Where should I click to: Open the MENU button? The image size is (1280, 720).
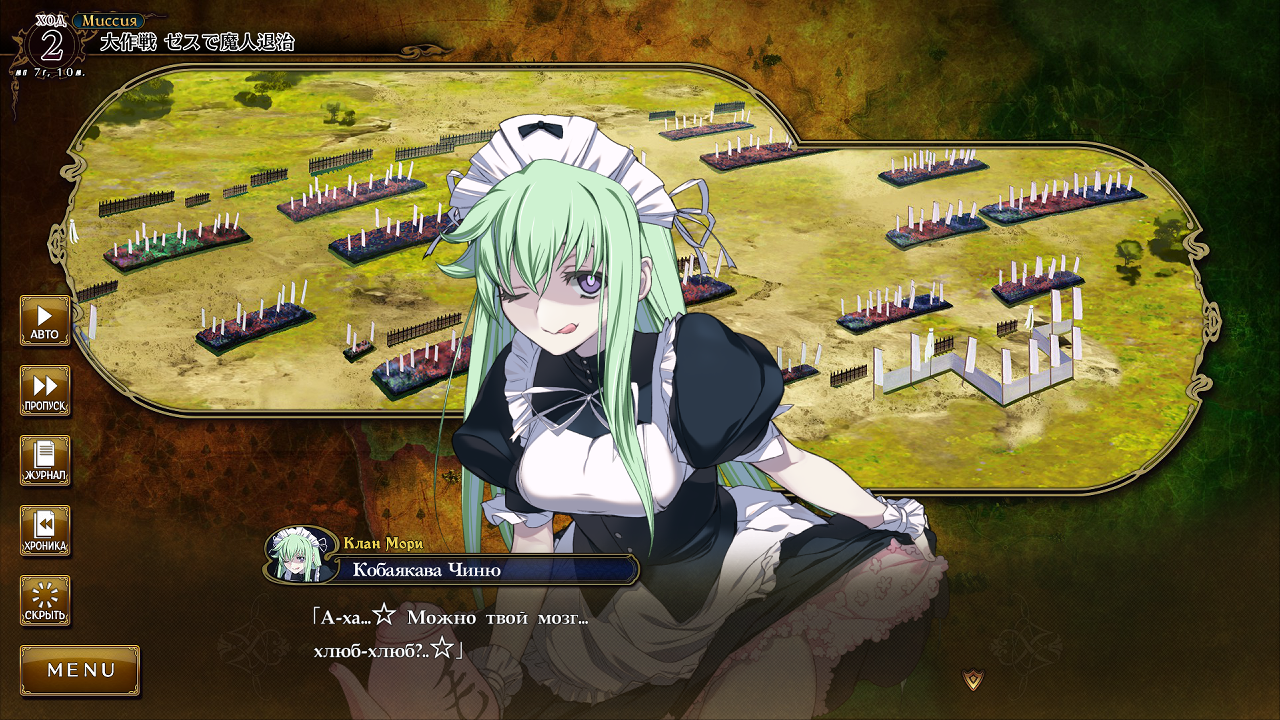tap(80, 670)
